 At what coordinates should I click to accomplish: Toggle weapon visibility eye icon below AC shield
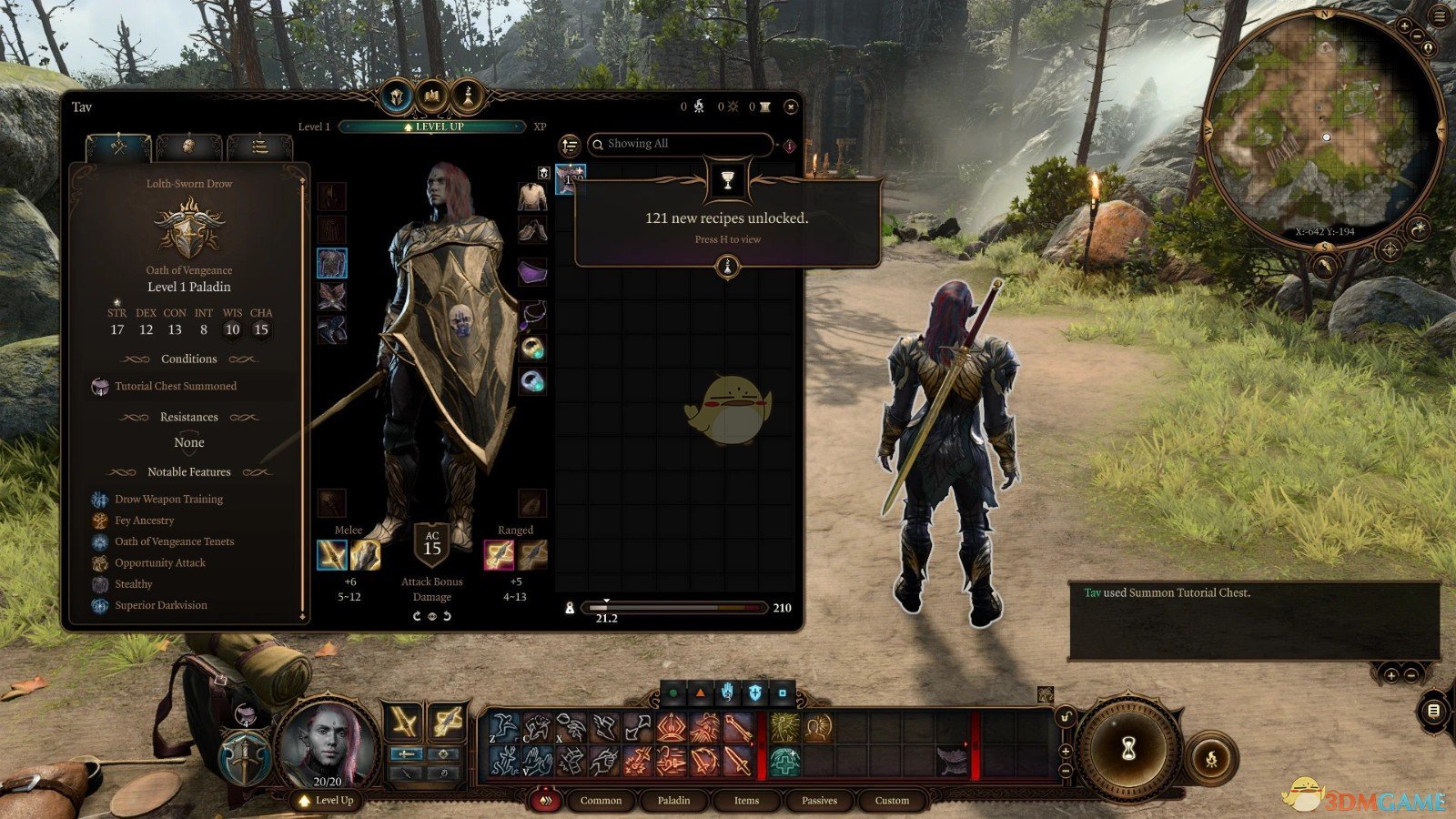[x=432, y=617]
